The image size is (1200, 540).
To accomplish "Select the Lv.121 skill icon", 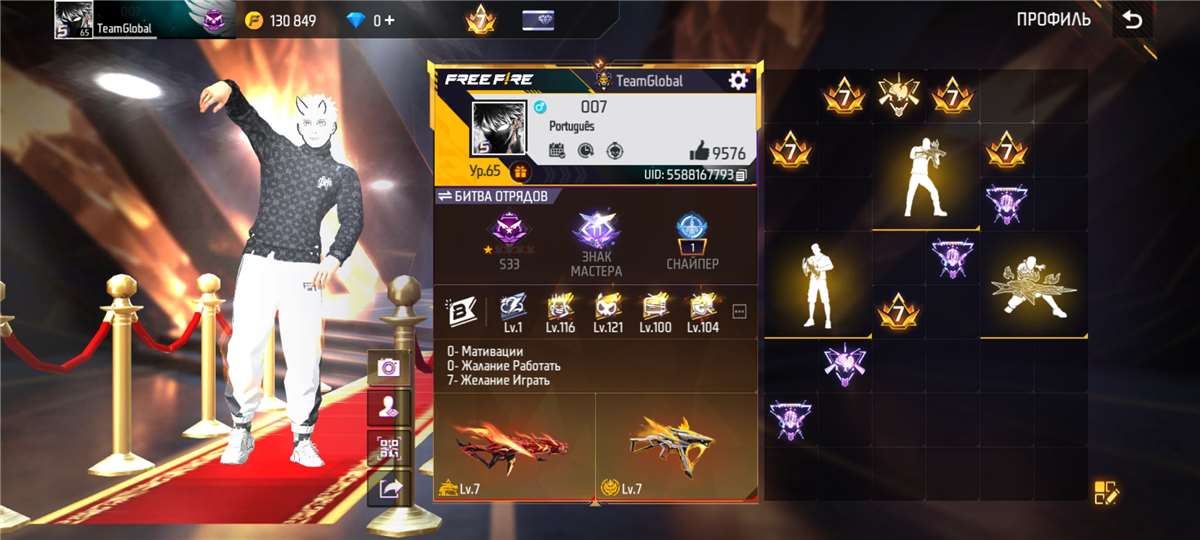I will point(607,309).
